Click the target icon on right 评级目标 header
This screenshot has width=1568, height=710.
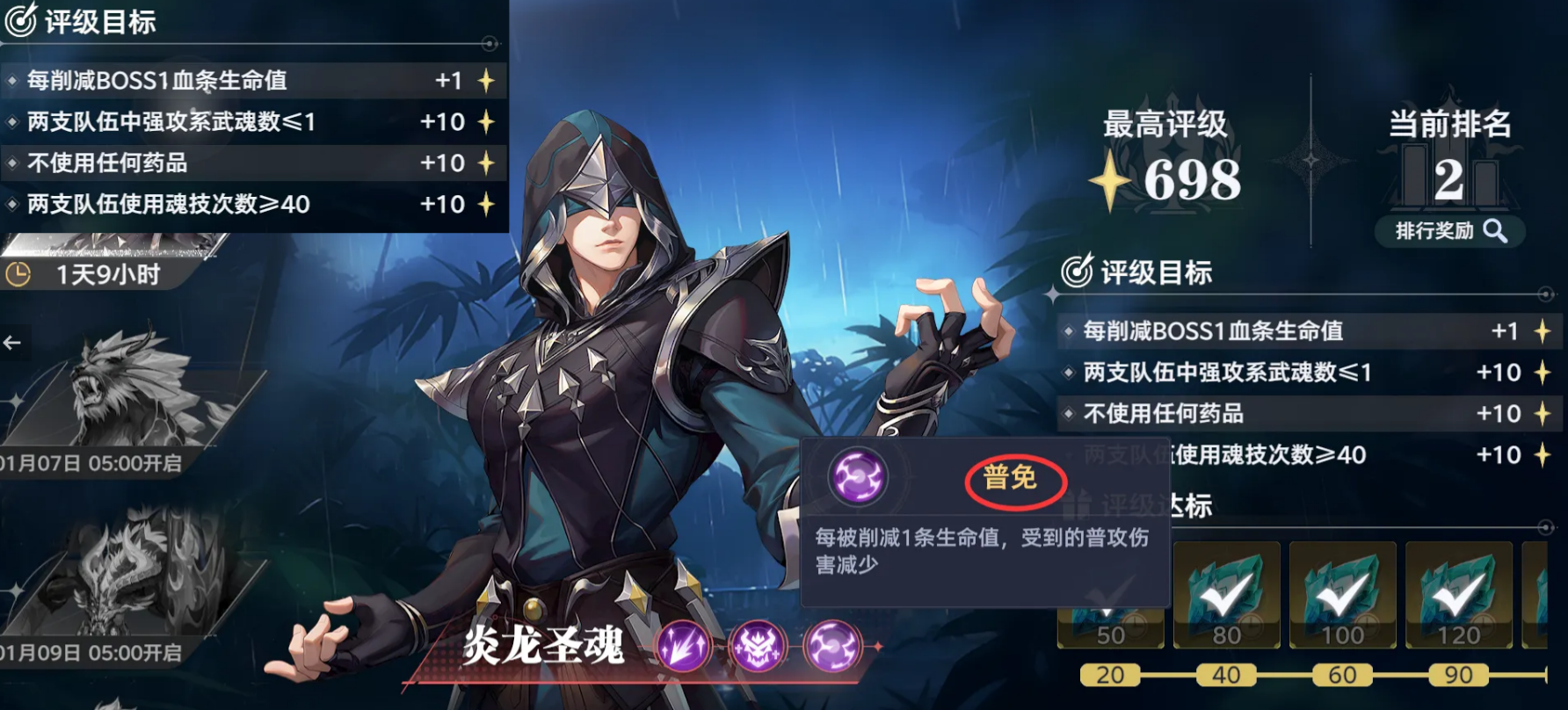point(1078,272)
